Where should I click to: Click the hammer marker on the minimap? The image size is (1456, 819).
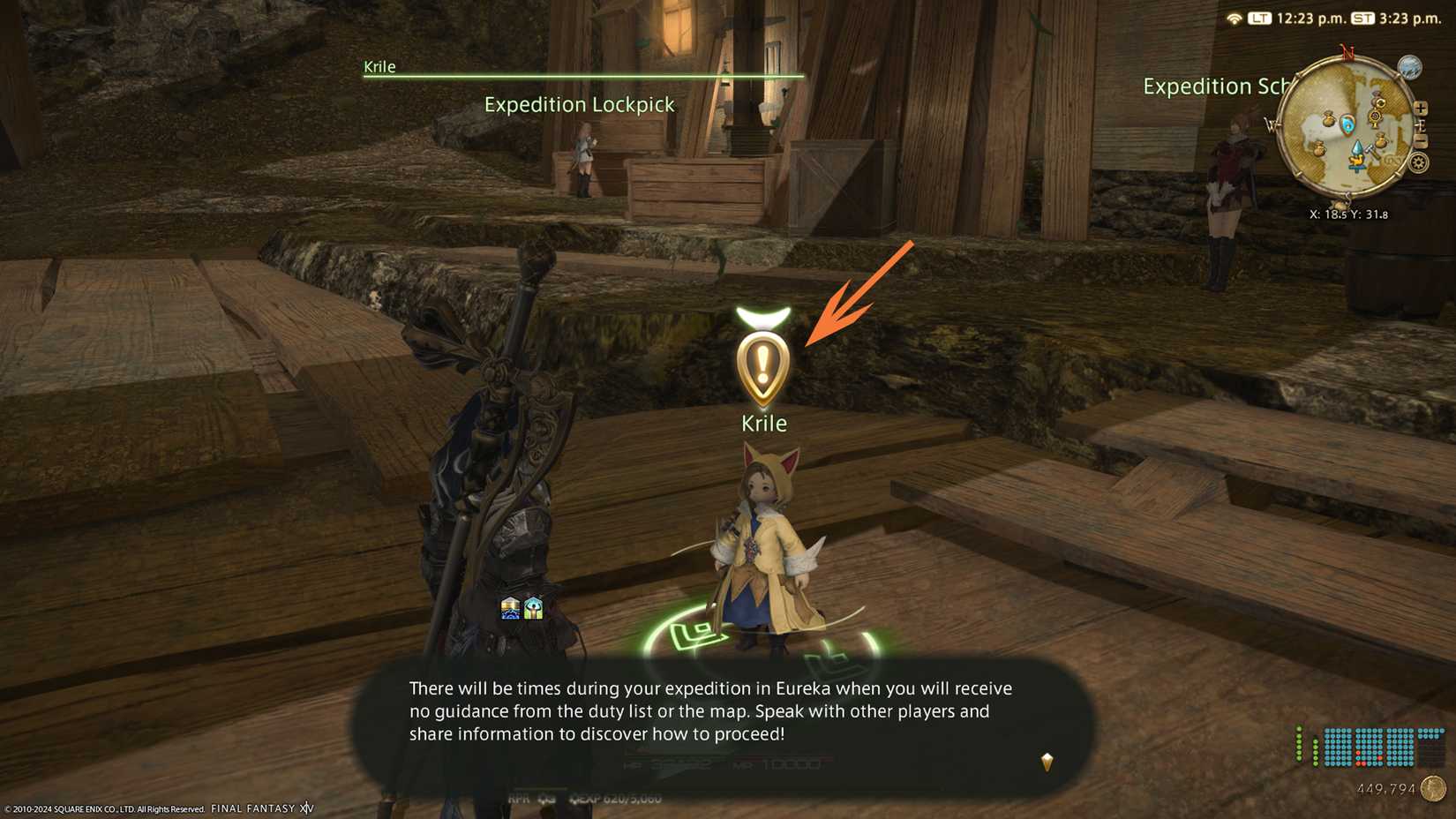tap(1371, 151)
